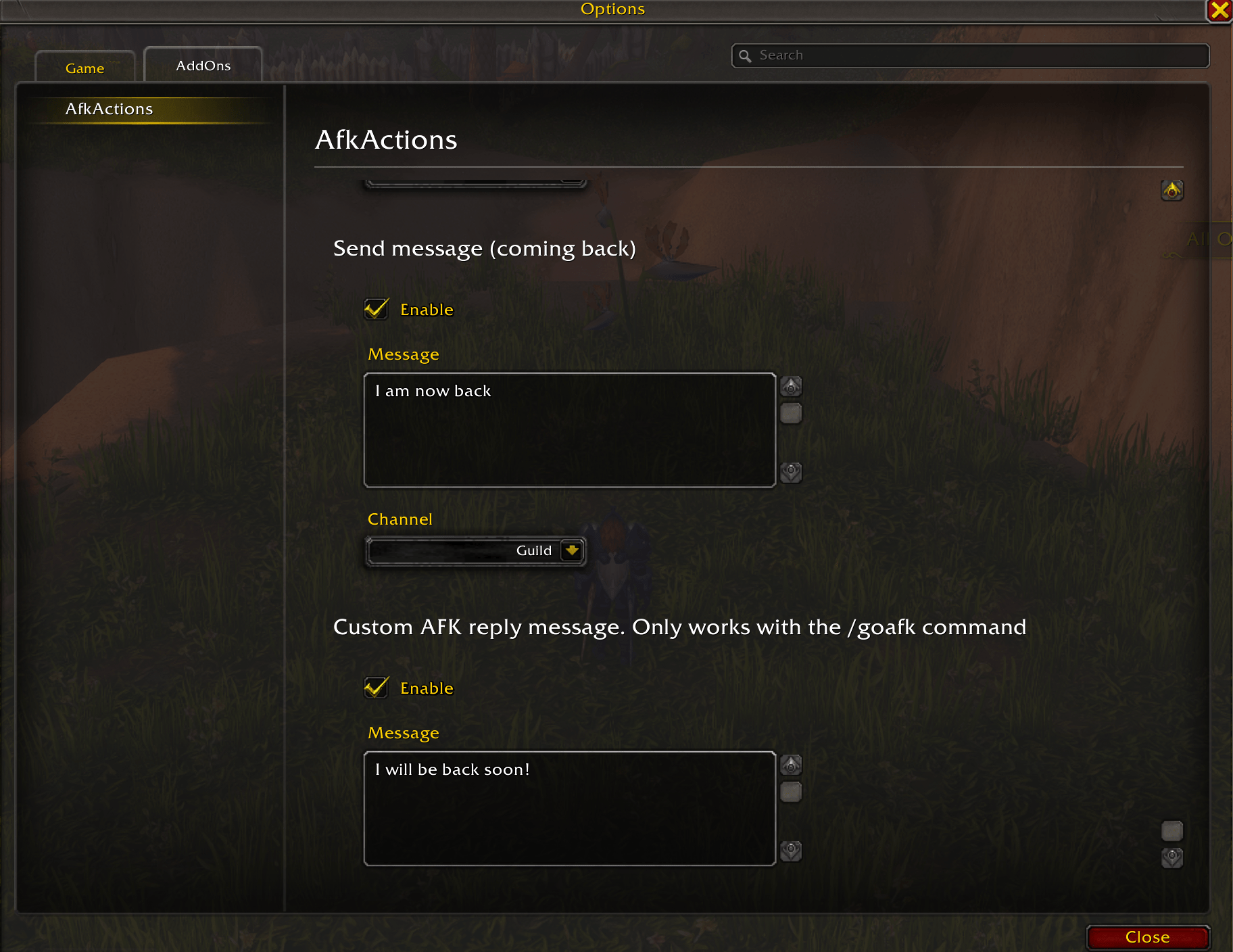This screenshot has height=952, width=1233.
Task: Open the Channel dropdown showing Guild
Action: pyautogui.click(x=476, y=550)
